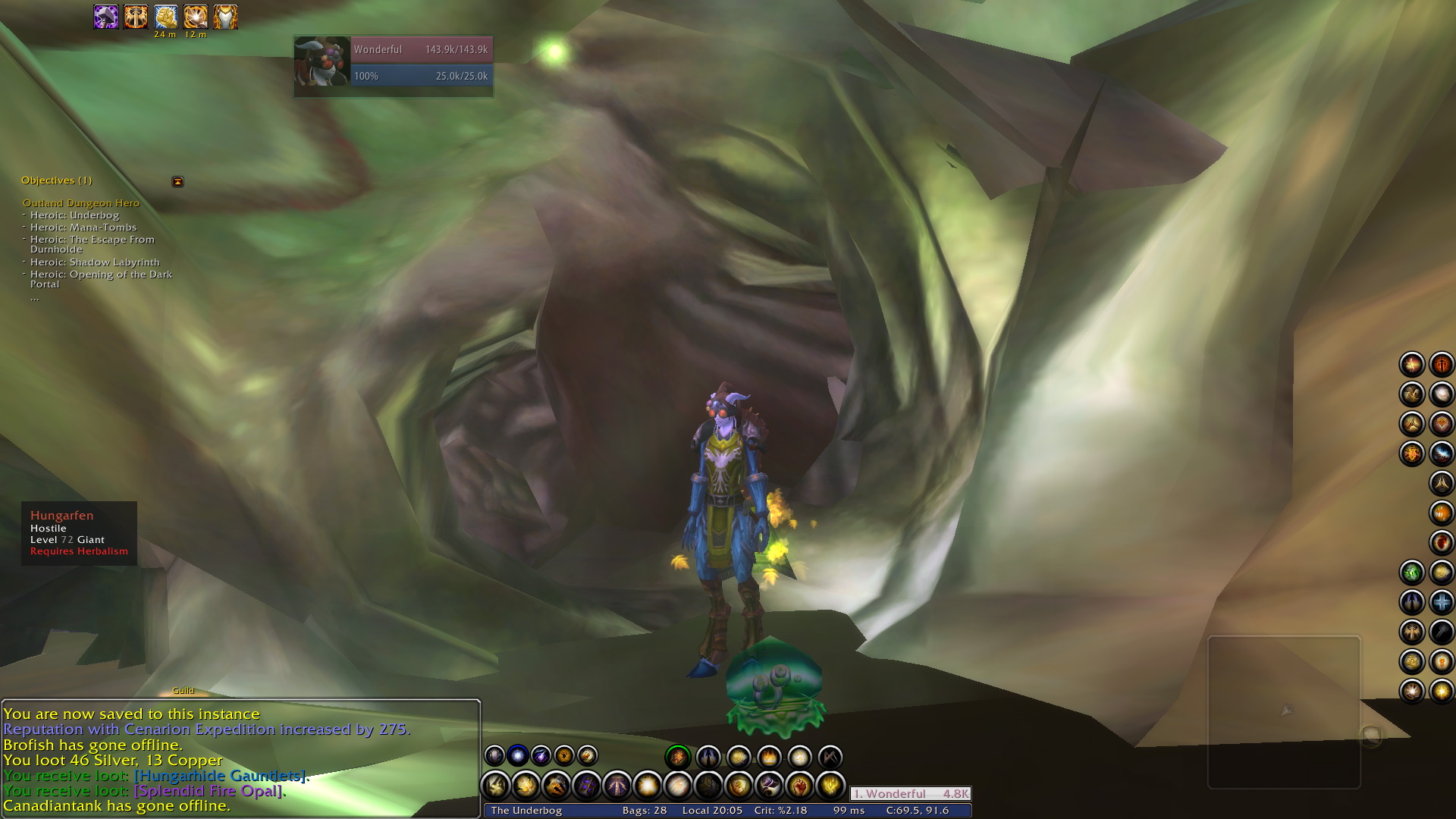
Task: Open the Outland Dungeon Hero achievement entry
Action: click(x=81, y=203)
